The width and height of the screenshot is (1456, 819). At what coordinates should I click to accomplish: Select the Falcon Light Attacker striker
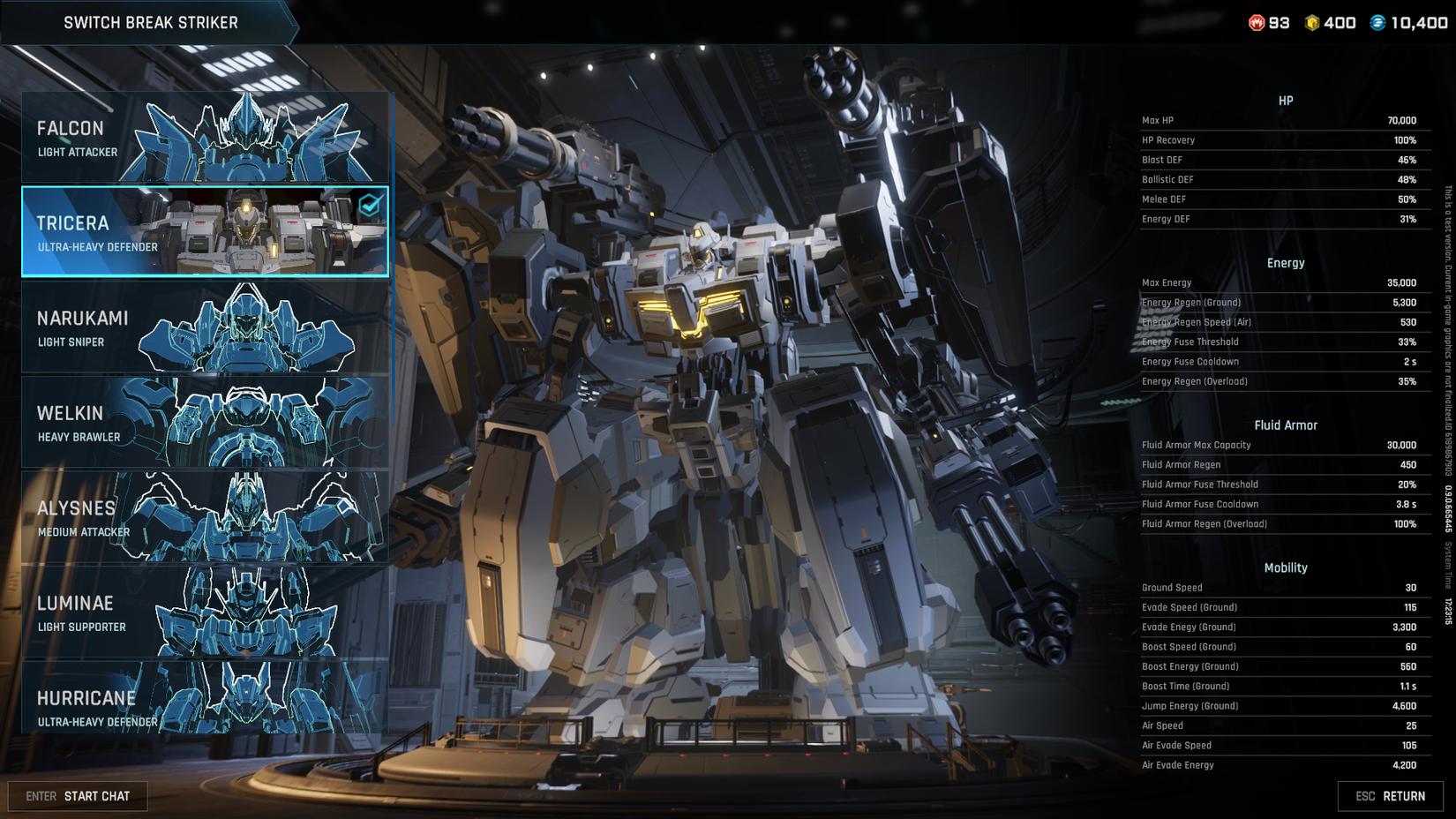203,136
